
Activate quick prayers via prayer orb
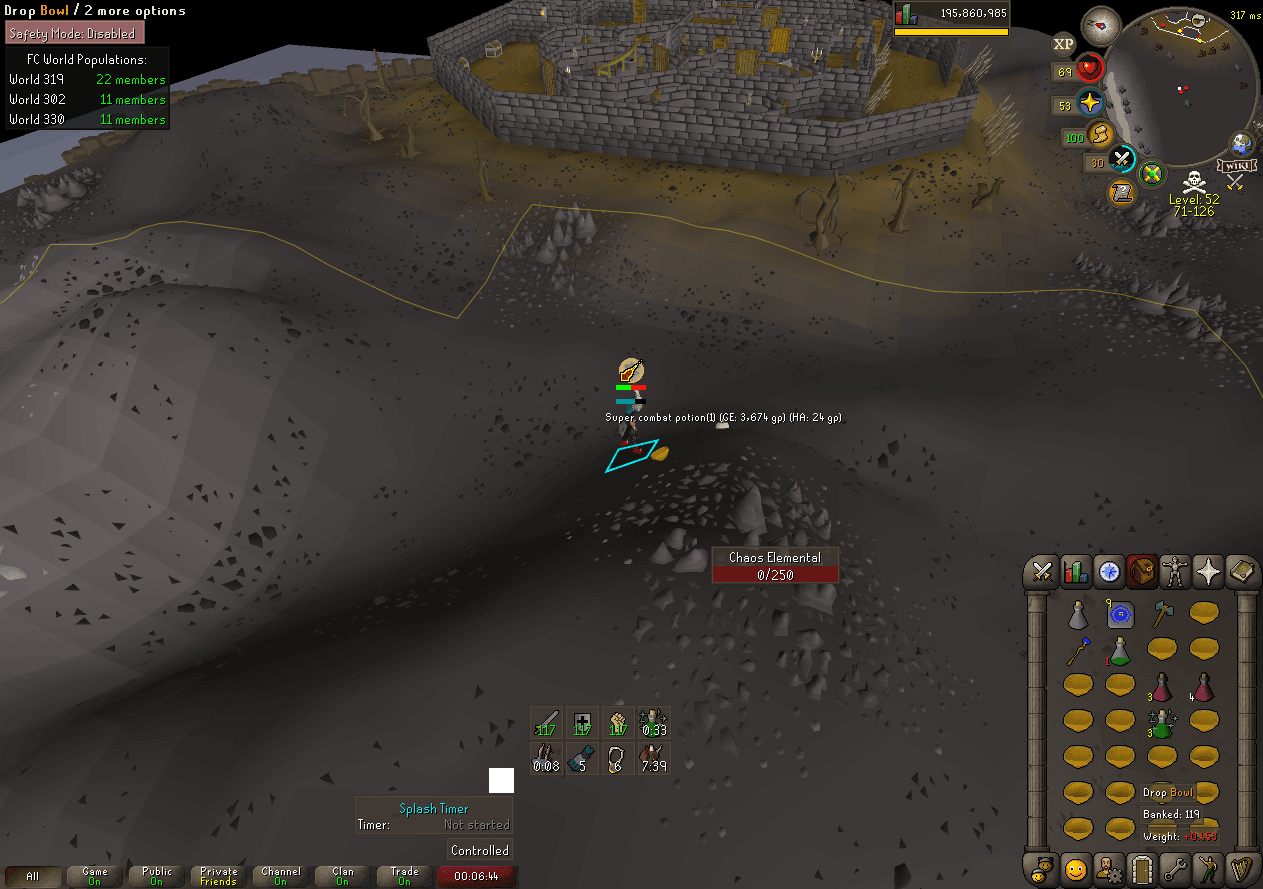(x=1089, y=103)
